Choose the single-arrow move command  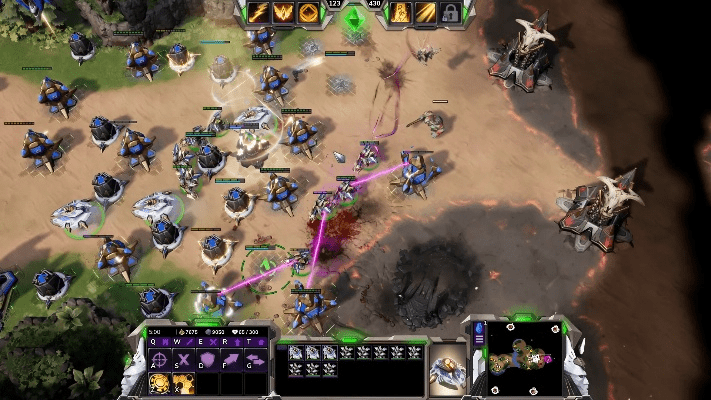232,360
